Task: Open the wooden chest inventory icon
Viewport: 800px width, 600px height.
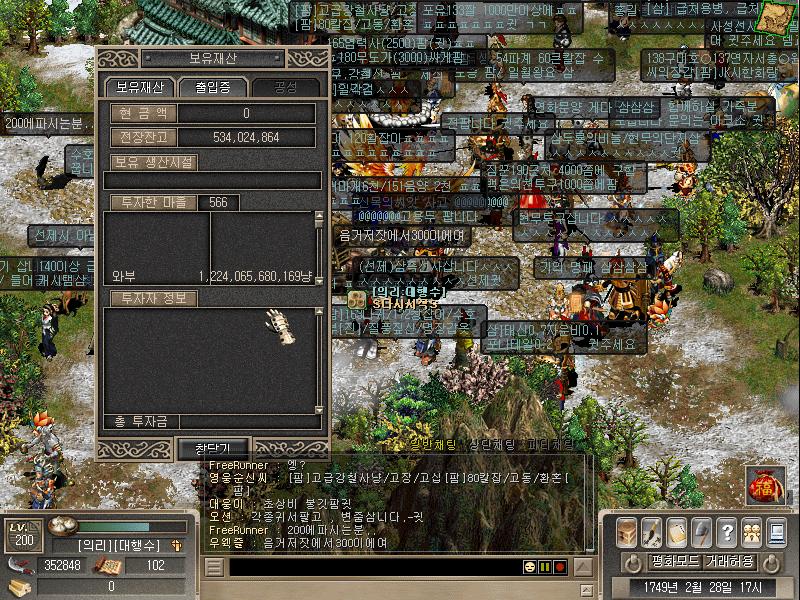Action: coord(627,532)
